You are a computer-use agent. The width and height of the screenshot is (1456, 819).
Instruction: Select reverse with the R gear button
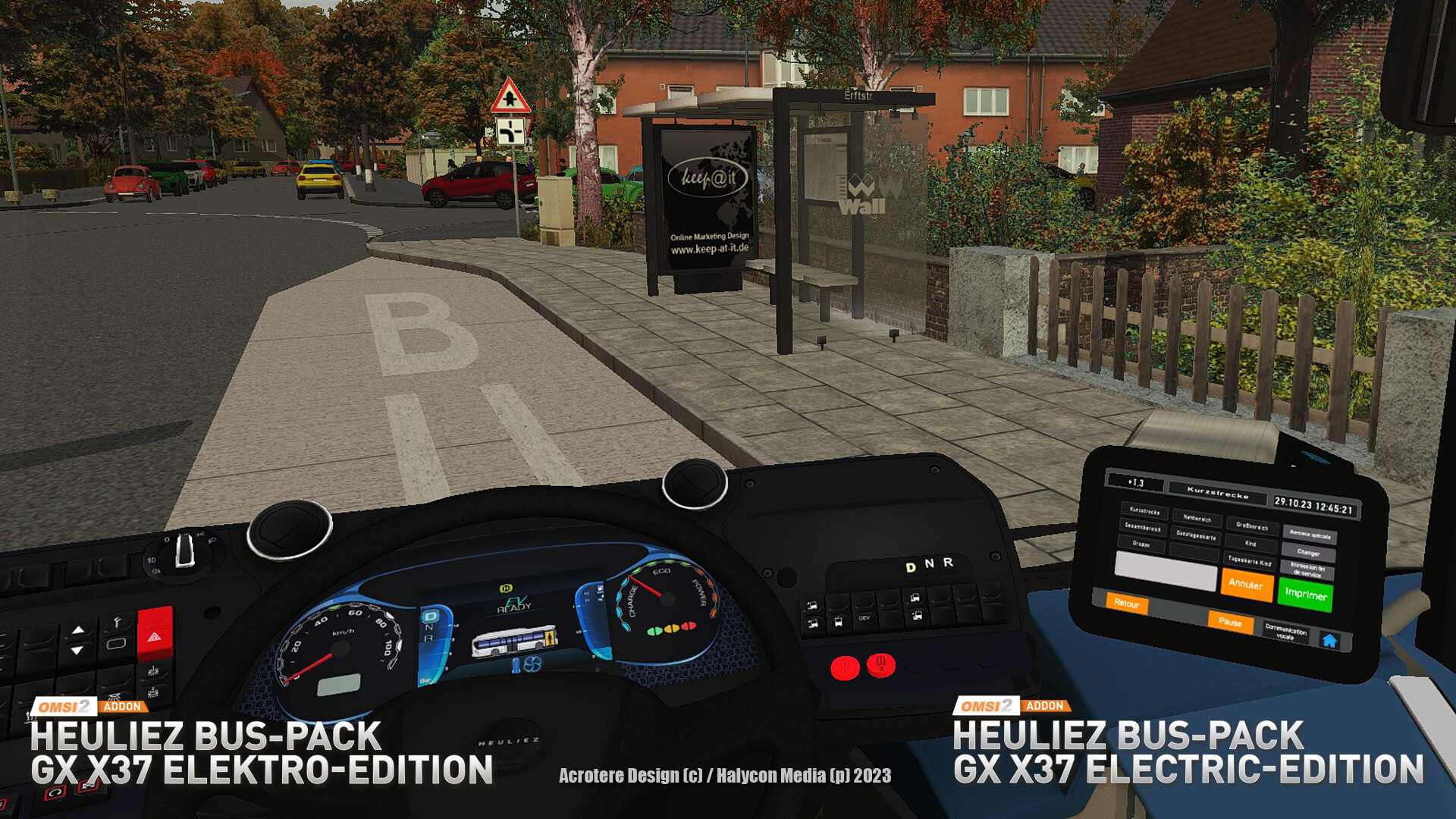[x=948, y=561]
